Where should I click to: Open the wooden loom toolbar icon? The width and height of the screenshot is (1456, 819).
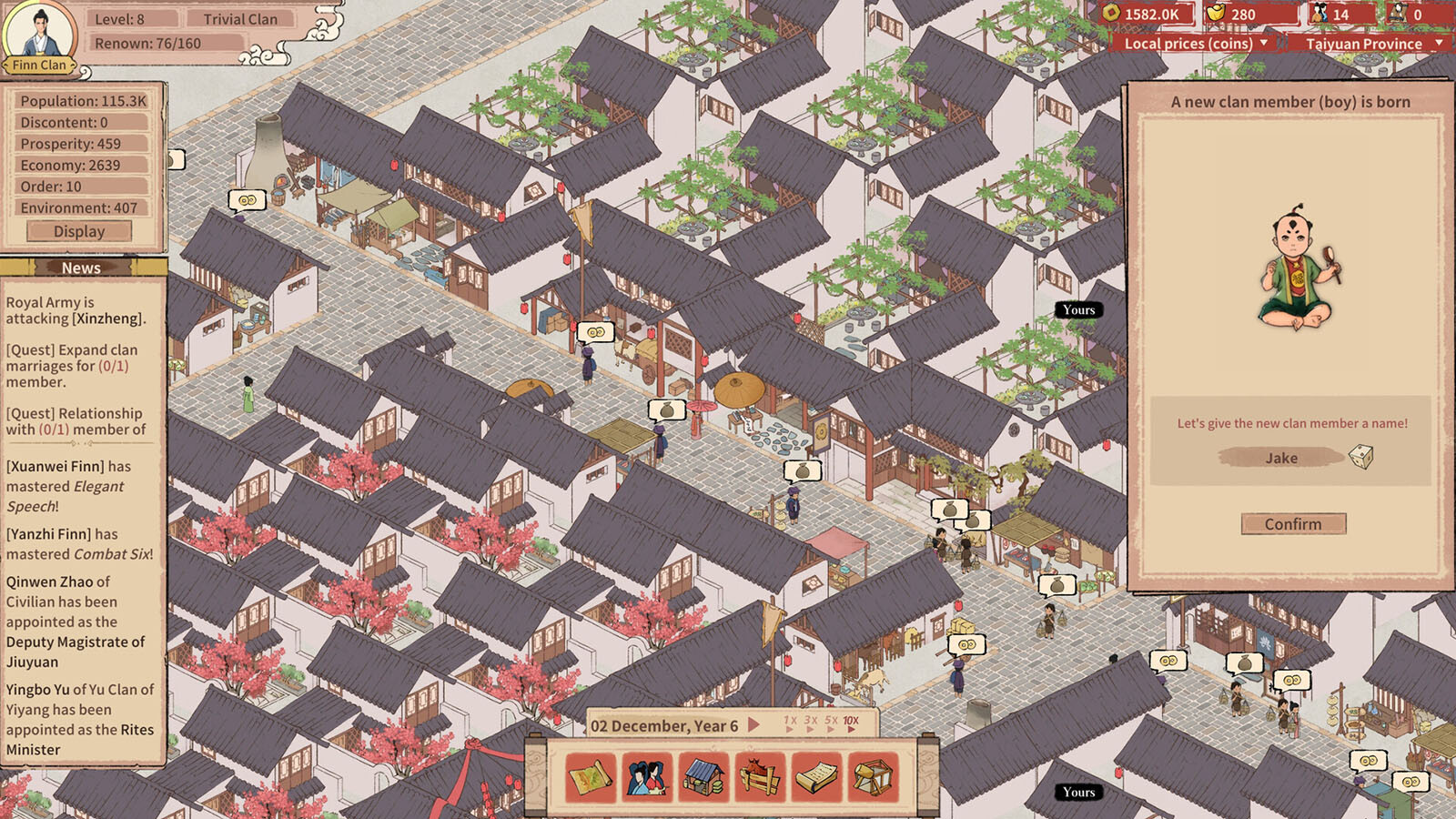coord(873,778)
